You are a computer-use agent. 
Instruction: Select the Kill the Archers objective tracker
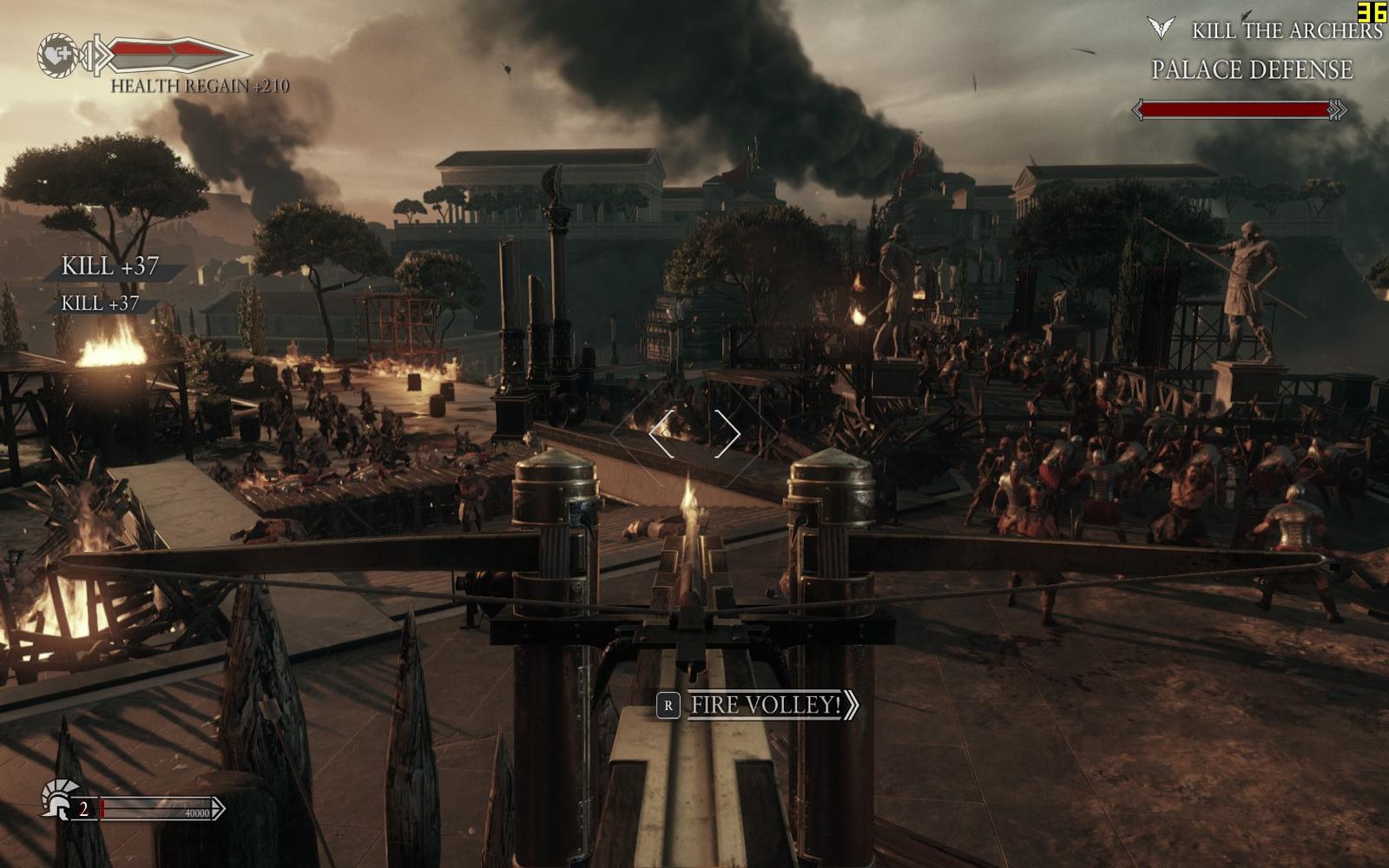1285,31
